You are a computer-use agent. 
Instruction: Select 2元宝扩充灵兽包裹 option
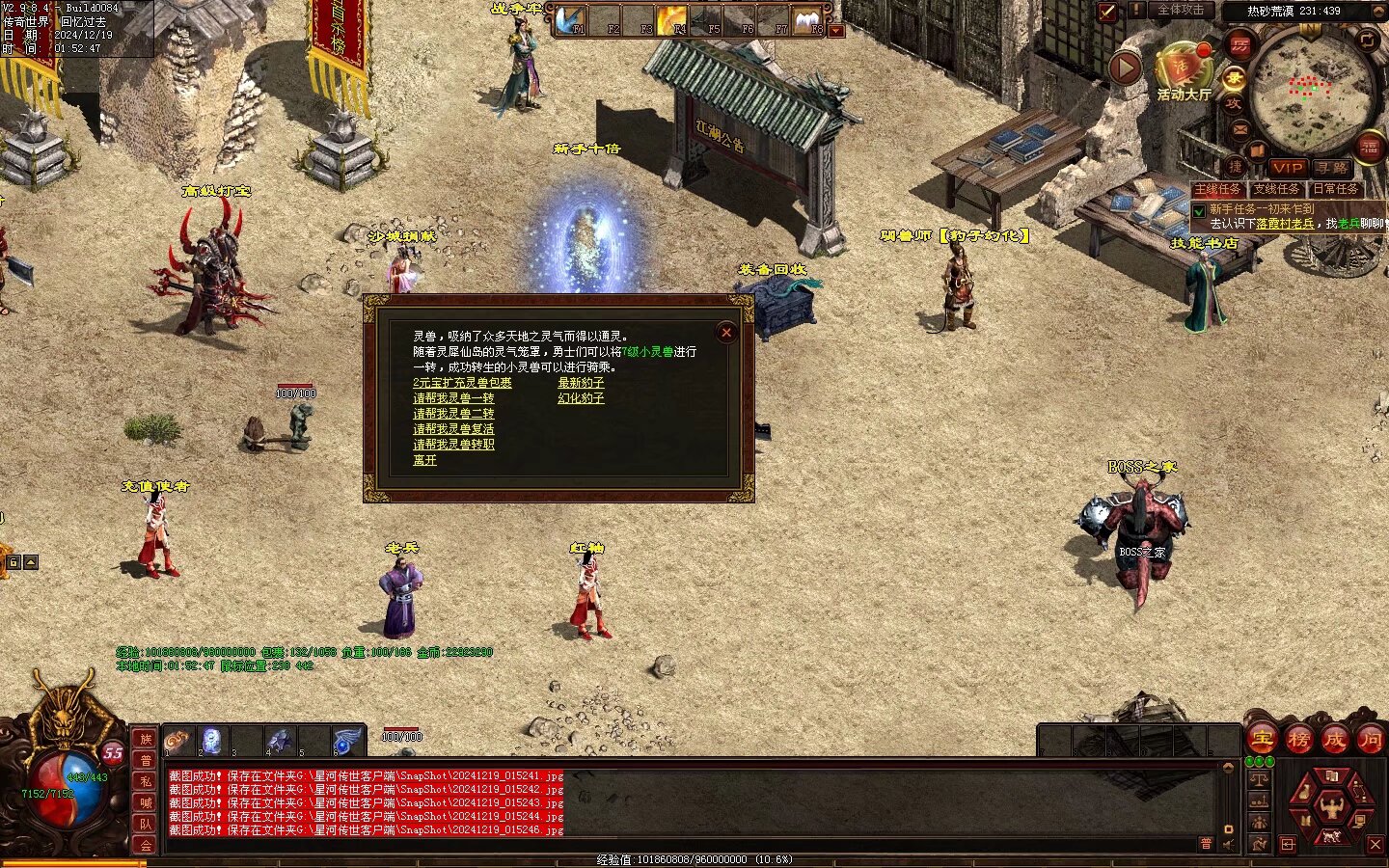tap(462, 383)
